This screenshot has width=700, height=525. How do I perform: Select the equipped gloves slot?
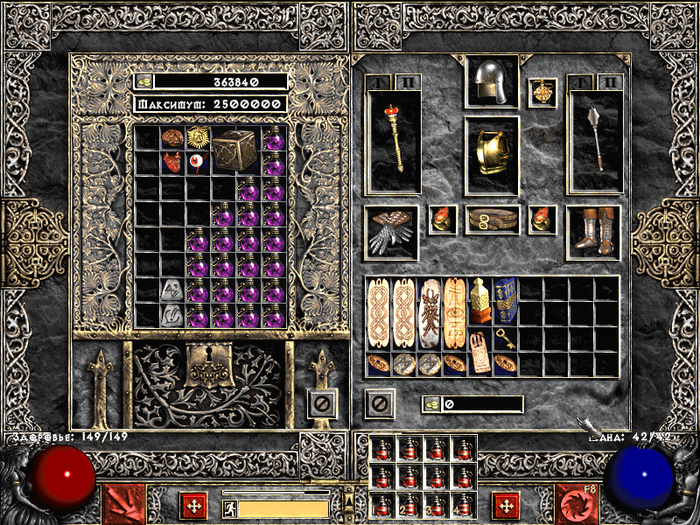point(392,232)
